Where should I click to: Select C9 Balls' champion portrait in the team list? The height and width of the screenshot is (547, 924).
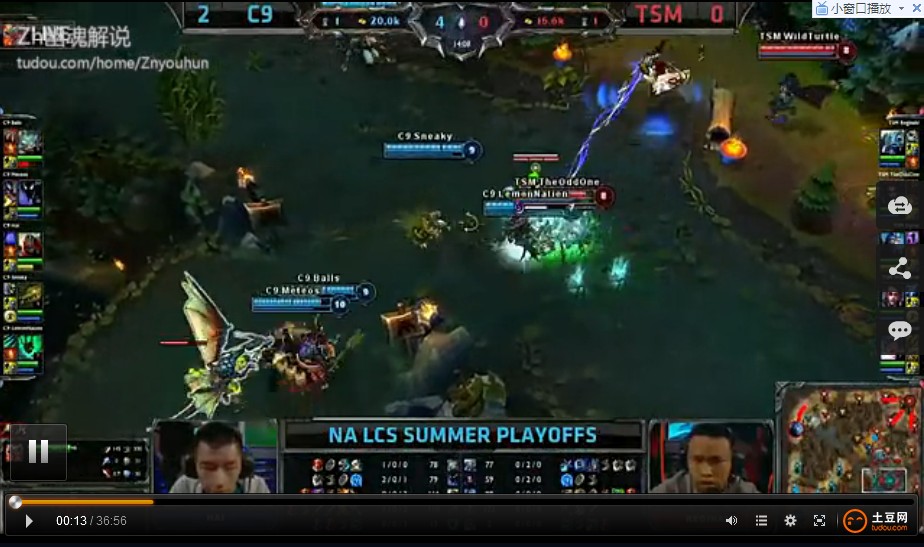(x=29, y=142)
